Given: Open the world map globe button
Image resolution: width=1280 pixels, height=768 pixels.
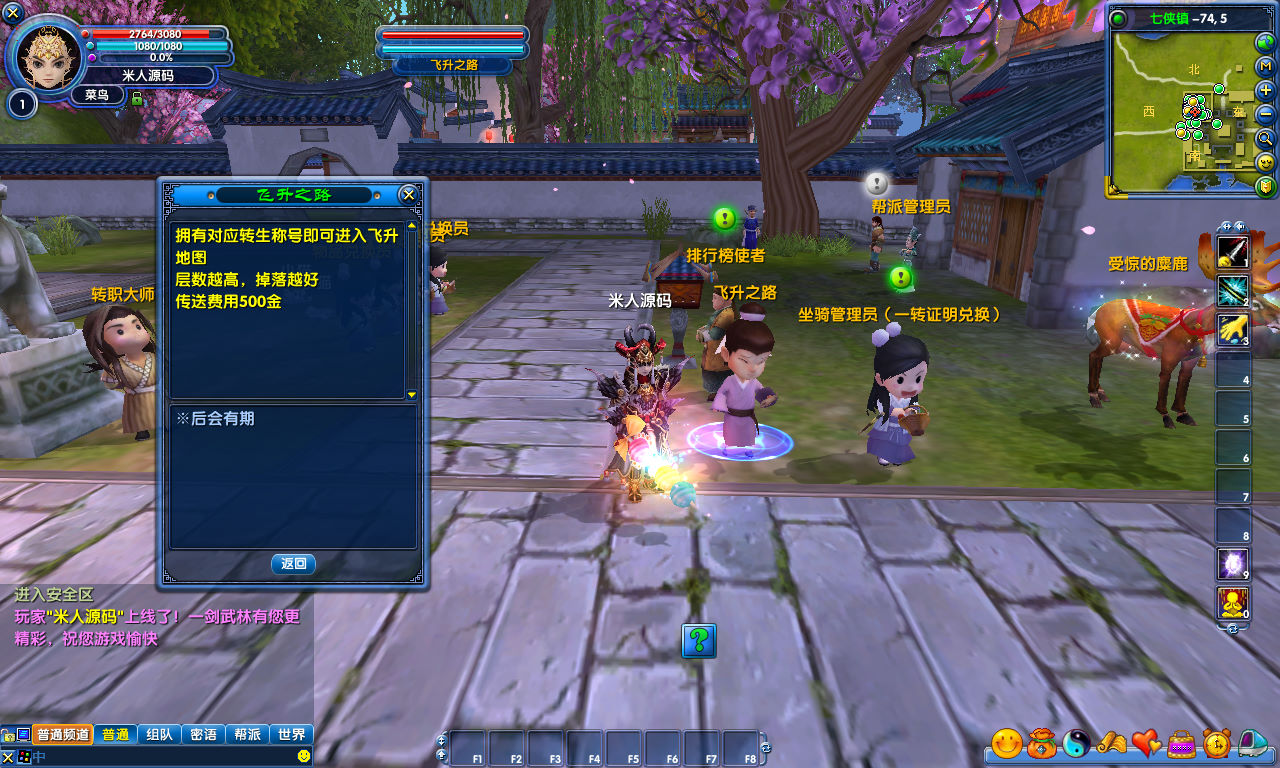Looking at the screenshot, I should click(x=1266, y=43).
